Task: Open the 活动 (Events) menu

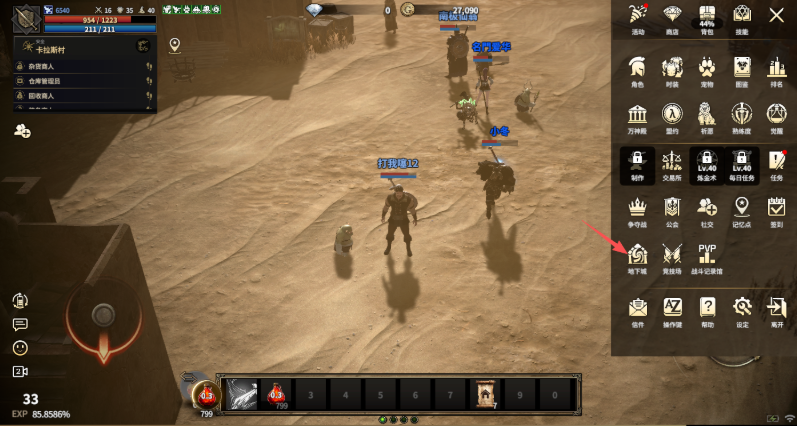Action: coord(637,16)
